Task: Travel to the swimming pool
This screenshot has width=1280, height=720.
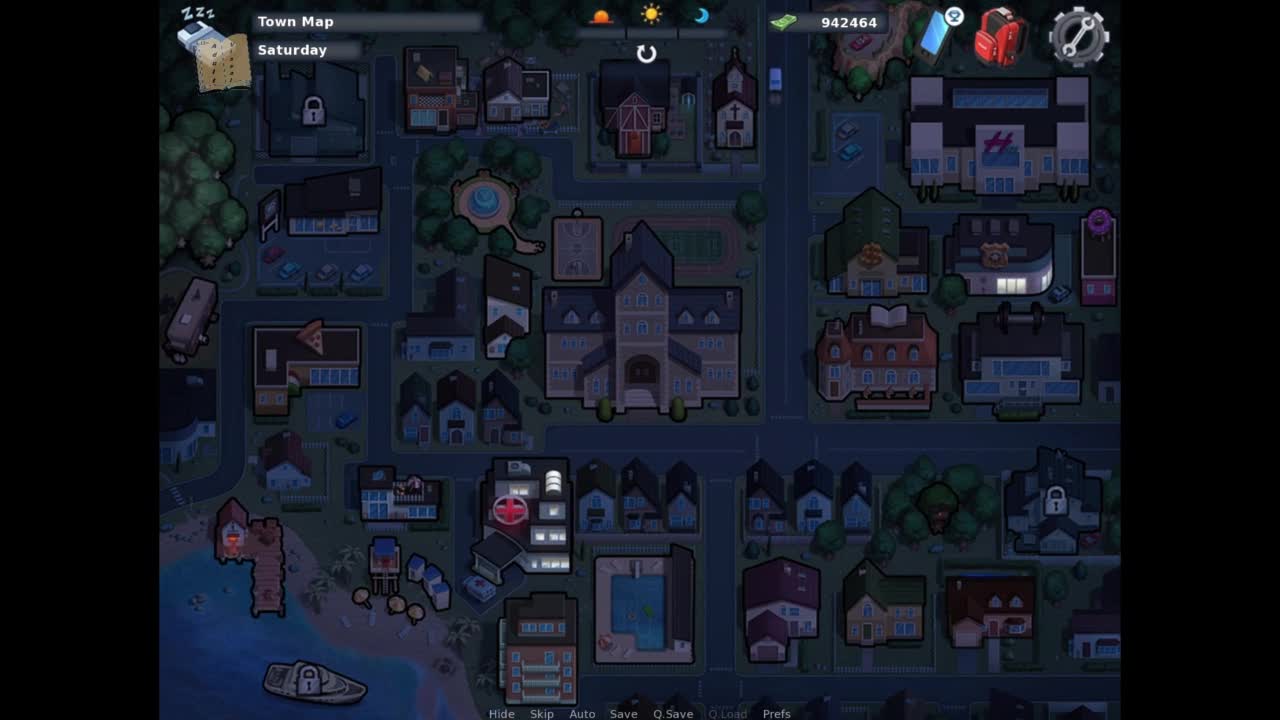Action: point(640,606)
